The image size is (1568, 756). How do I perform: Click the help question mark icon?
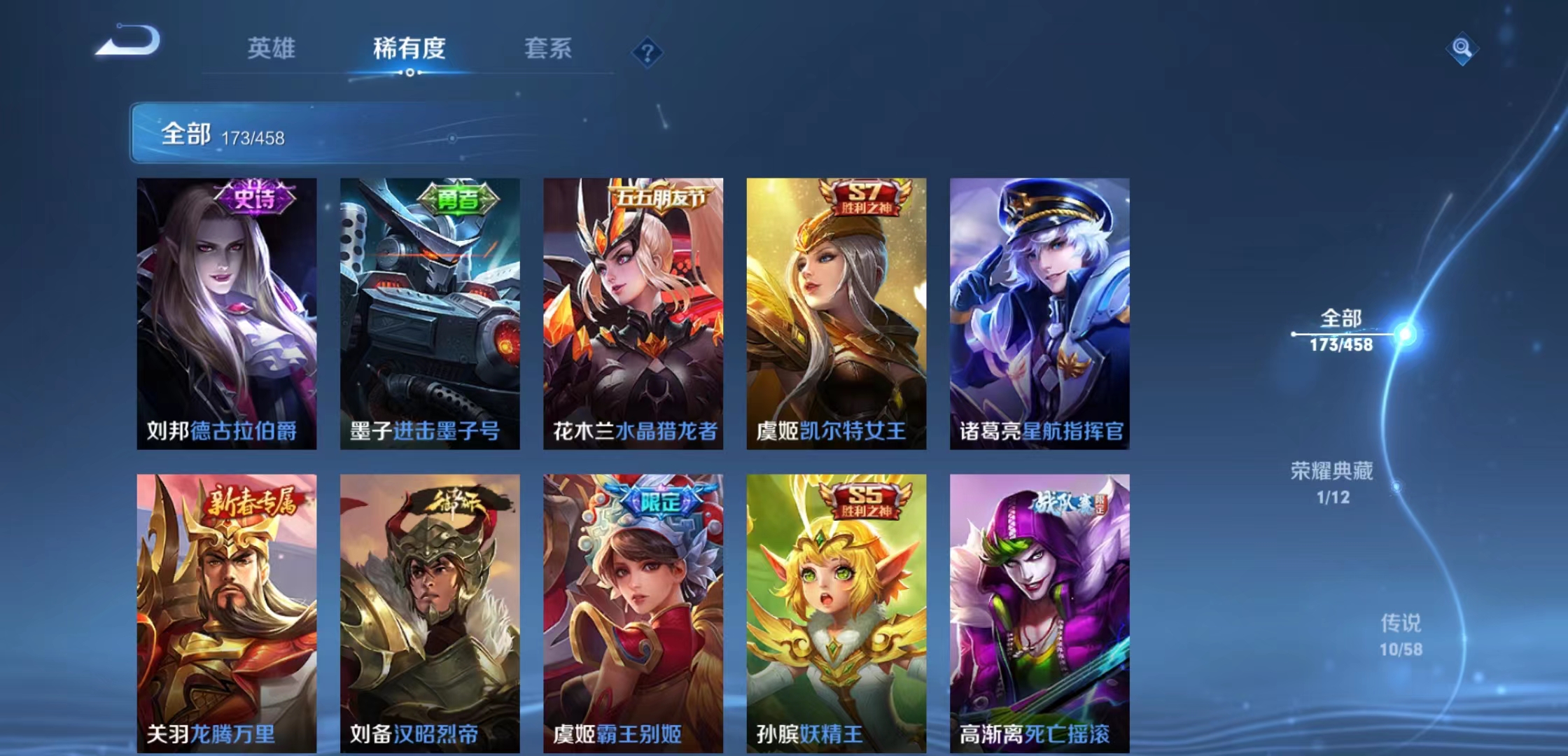[x=647, y=50]
